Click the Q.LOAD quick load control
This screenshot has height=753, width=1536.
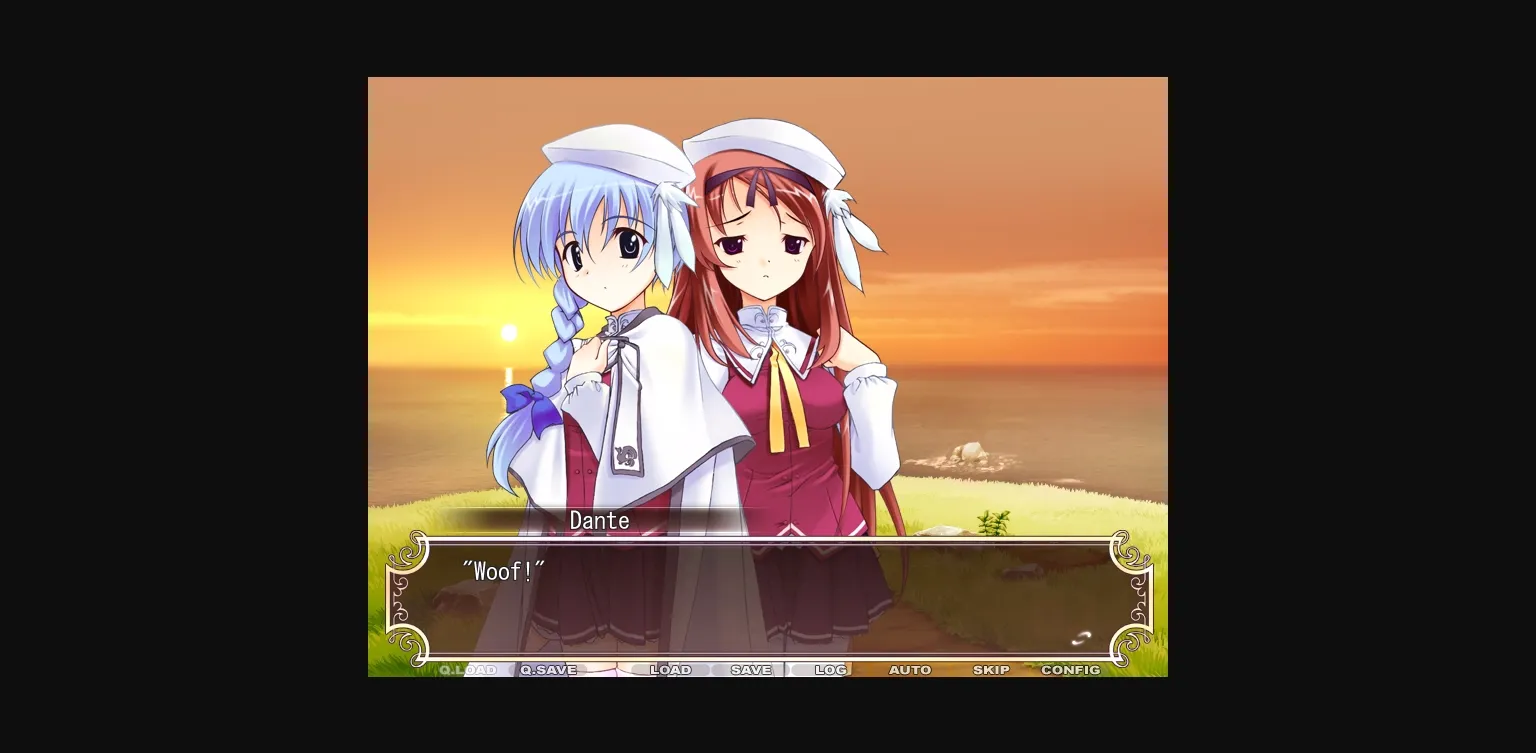tap(470, 670)
